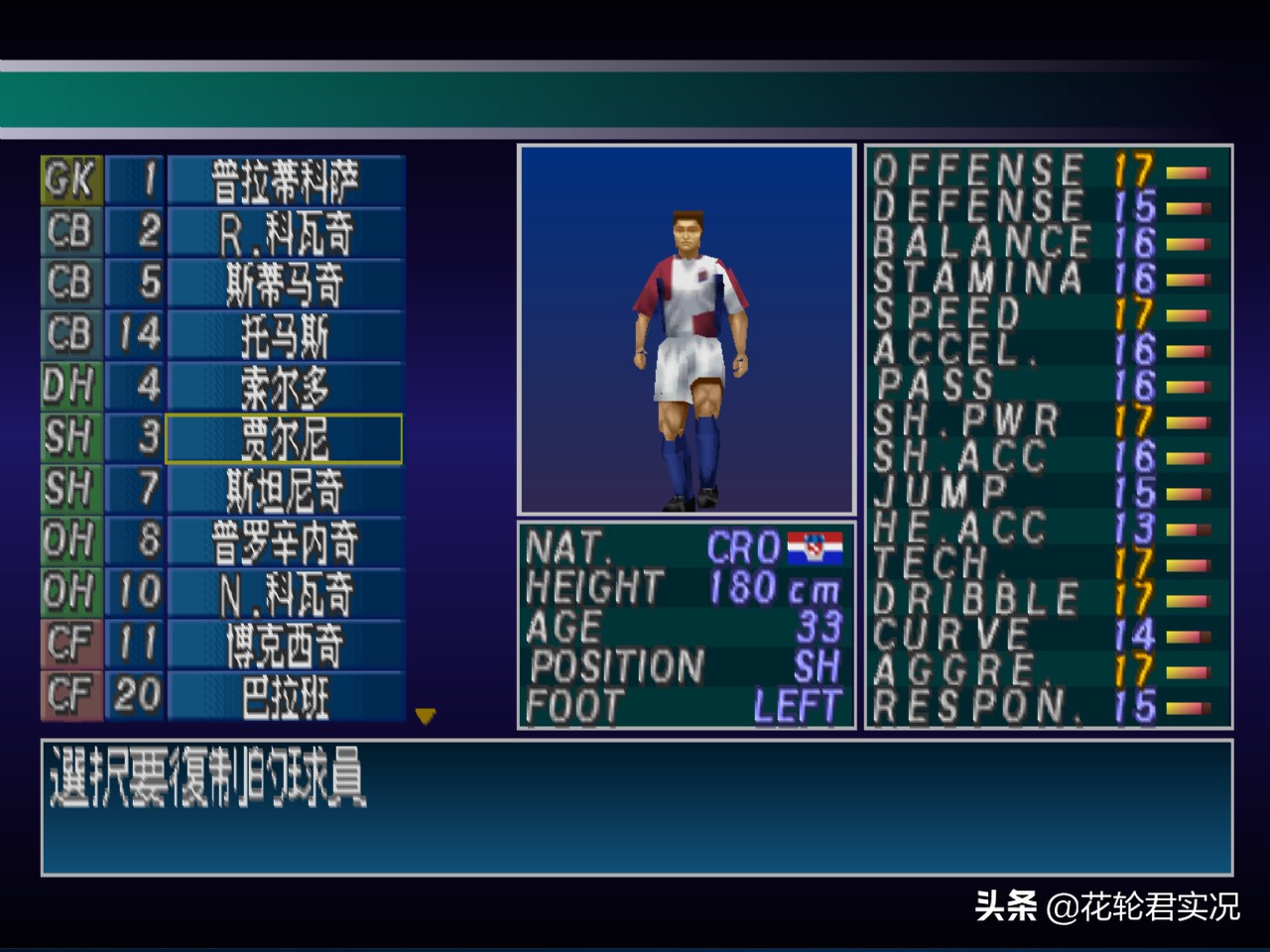The height and width of the screenshot is (952, 1270).
Task: Select player 贾尔尼 in the roster list
Action: pos(284,438)
